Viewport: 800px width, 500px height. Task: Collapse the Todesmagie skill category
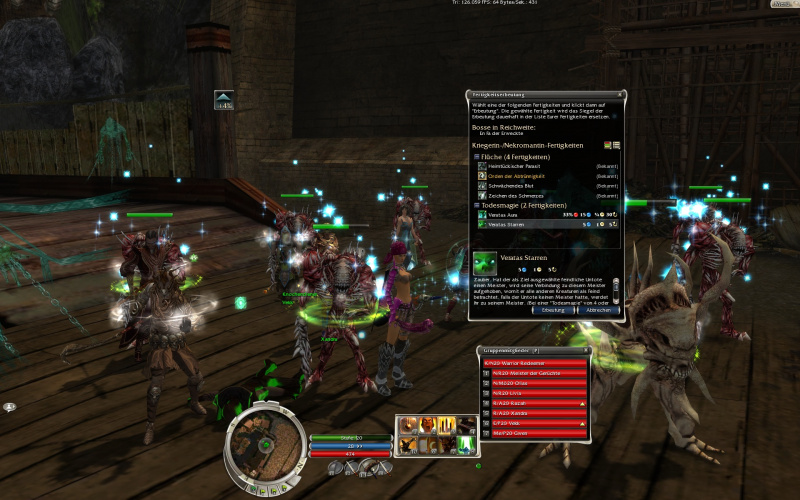click(x=476, y=205)
